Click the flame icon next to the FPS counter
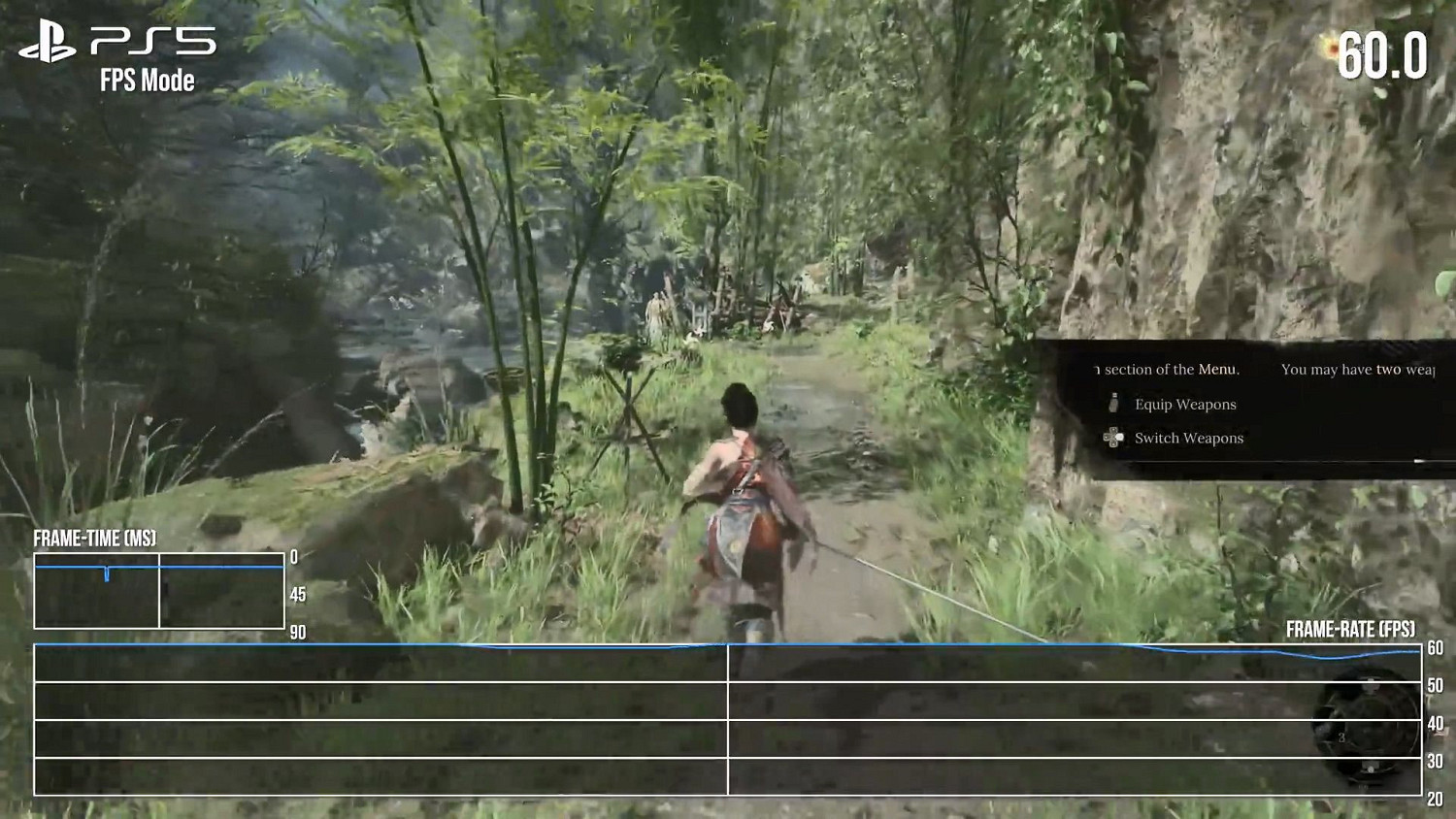 point(1332,45)
